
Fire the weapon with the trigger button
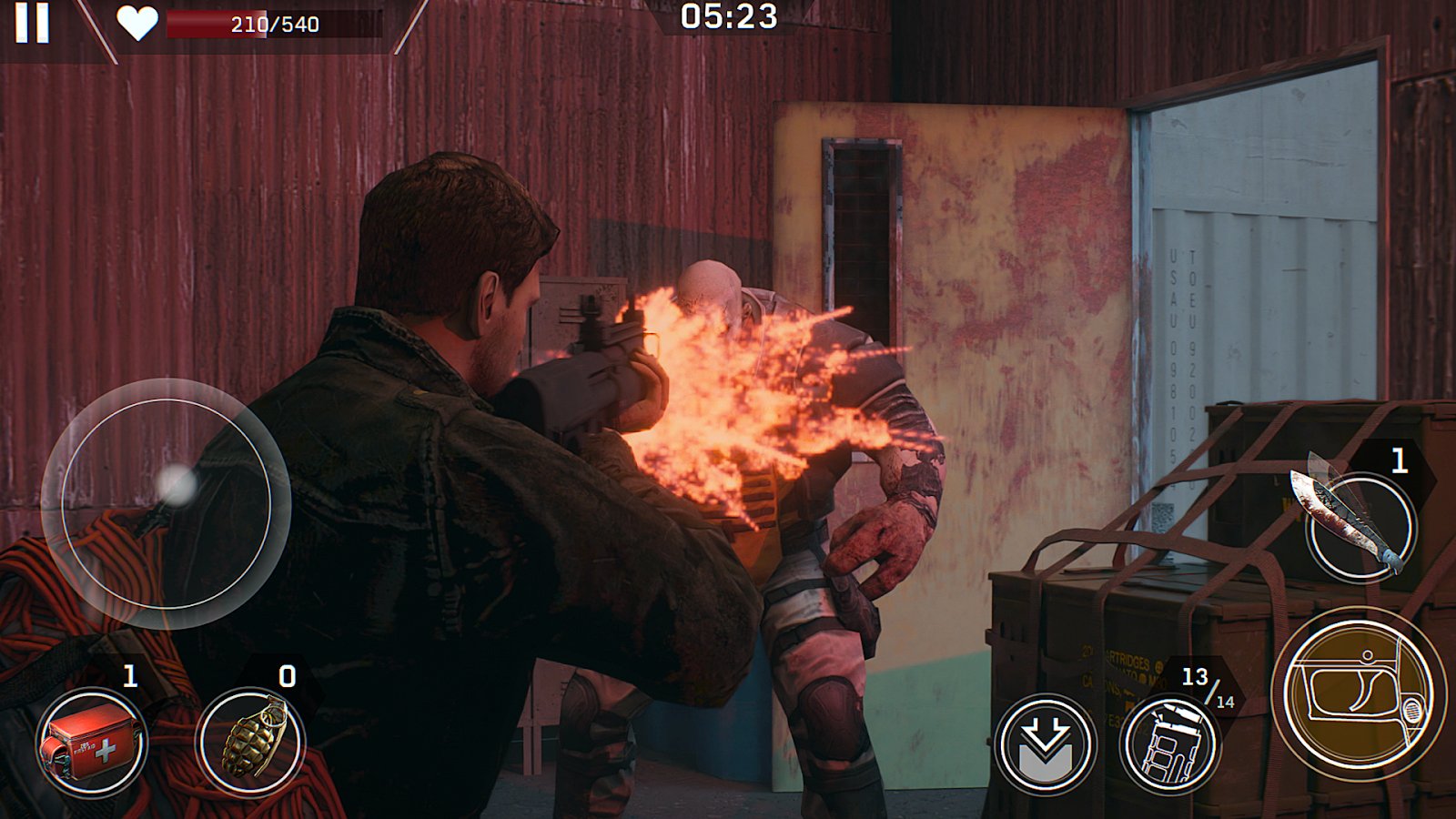click(x=1358, y=695)
